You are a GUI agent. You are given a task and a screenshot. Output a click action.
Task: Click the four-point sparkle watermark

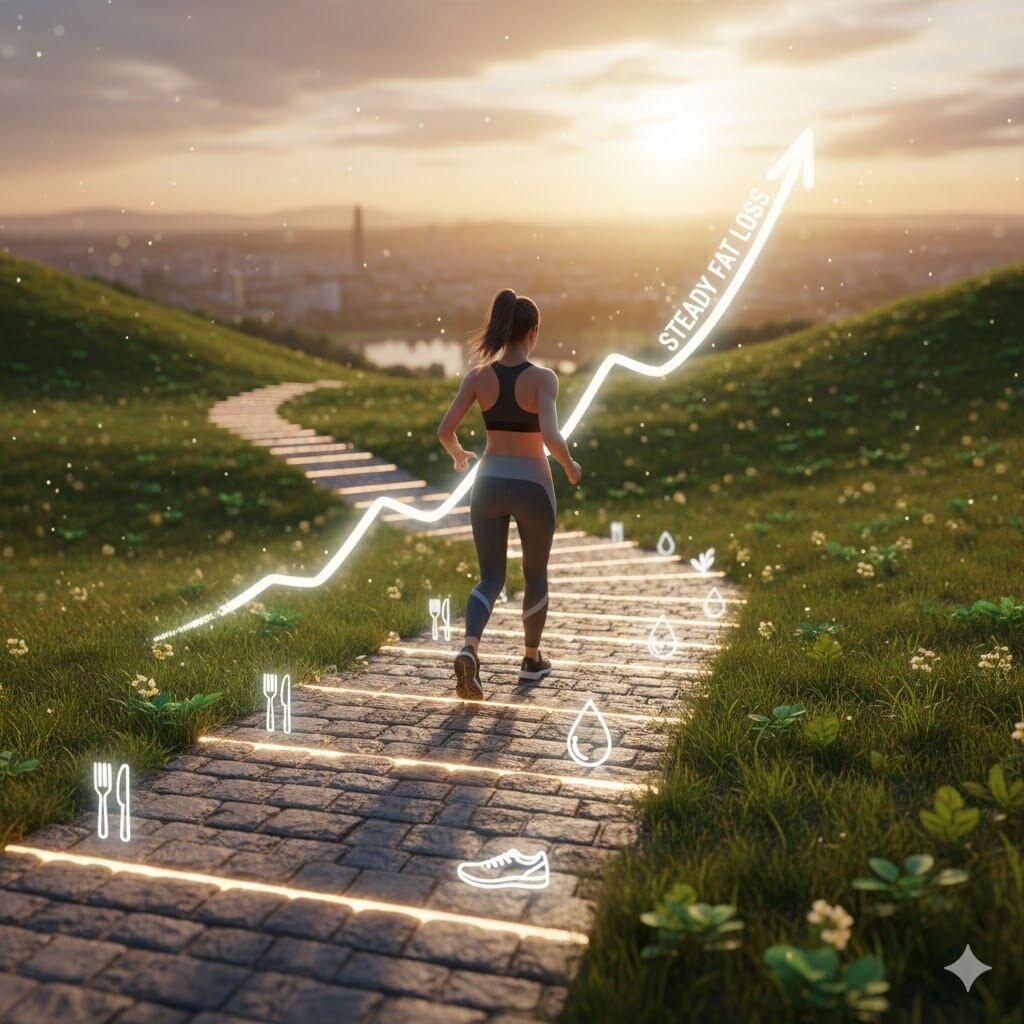(x=967, y=967)
